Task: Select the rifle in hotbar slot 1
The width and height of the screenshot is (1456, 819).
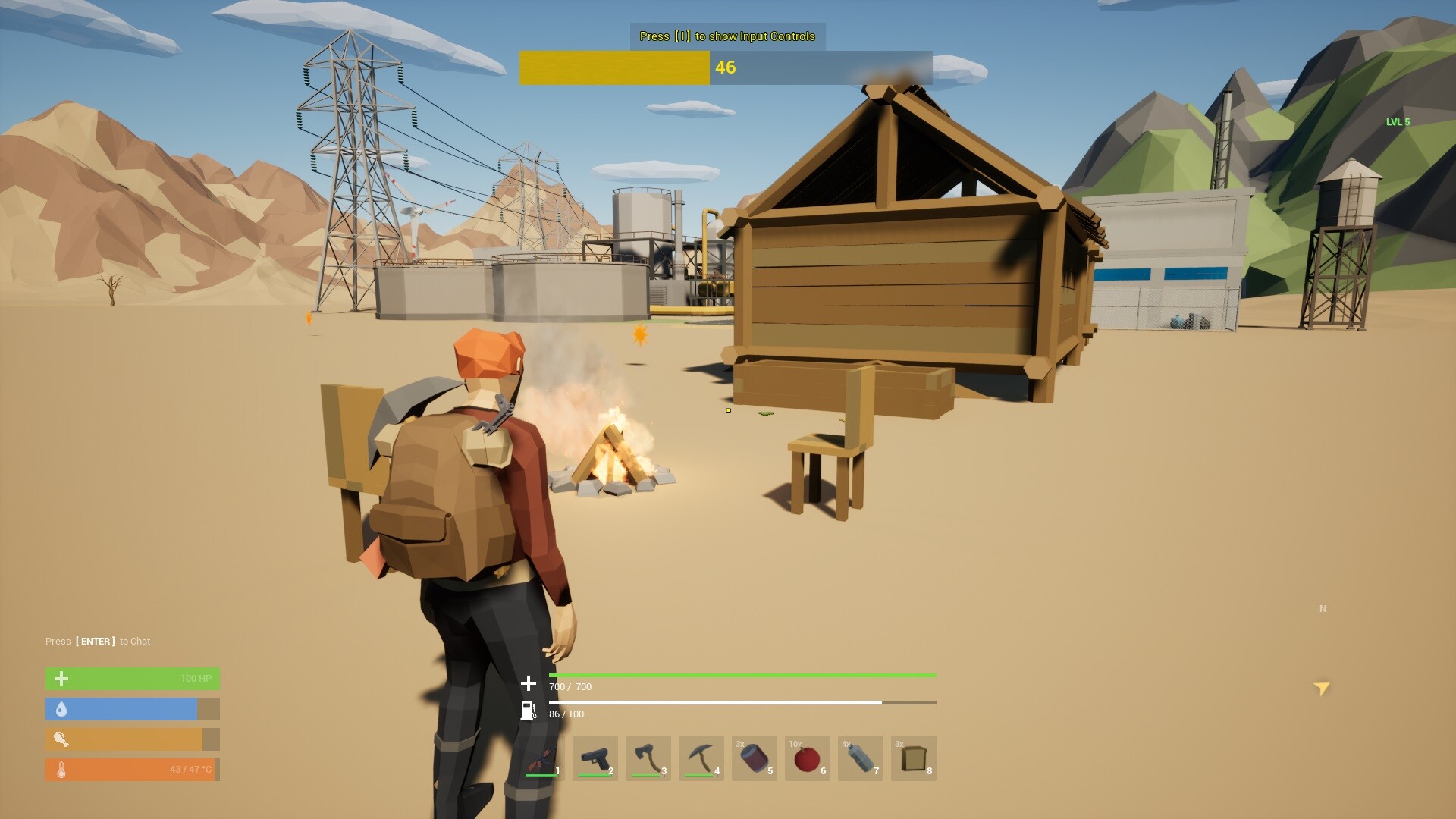Action: (544, 756)
